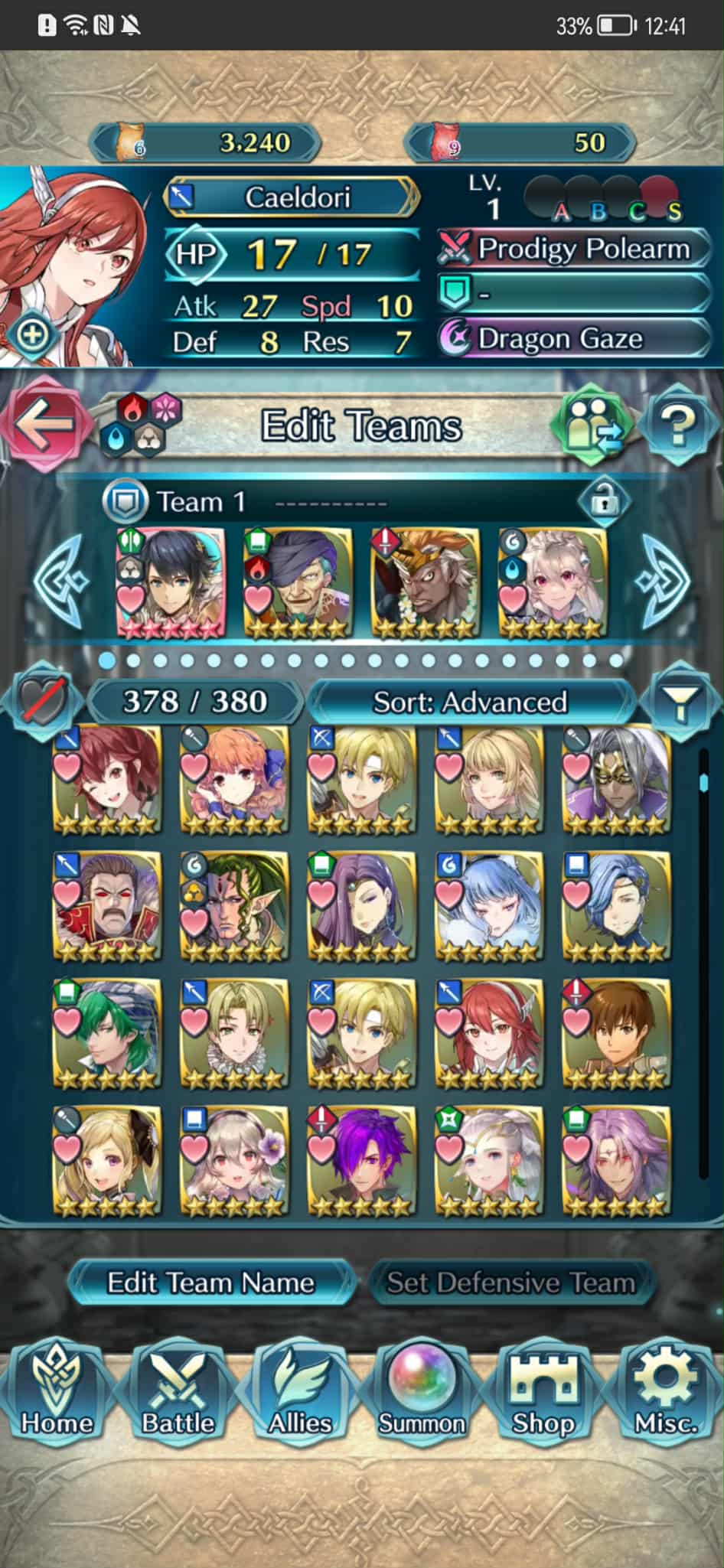Toggle the Team 1 lock icon

click(x=604, y=501)
